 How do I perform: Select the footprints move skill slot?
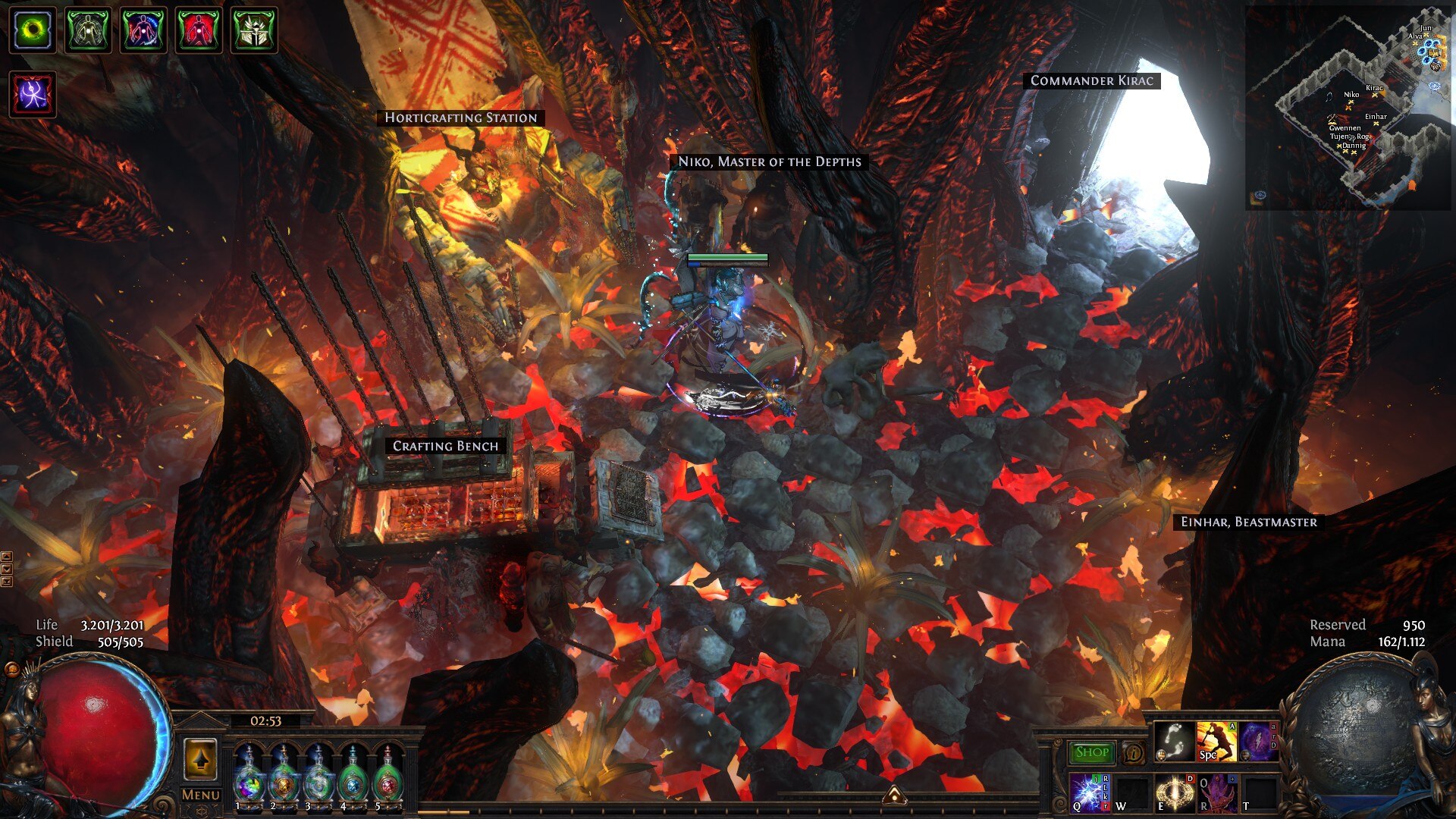pos(1174,741)
